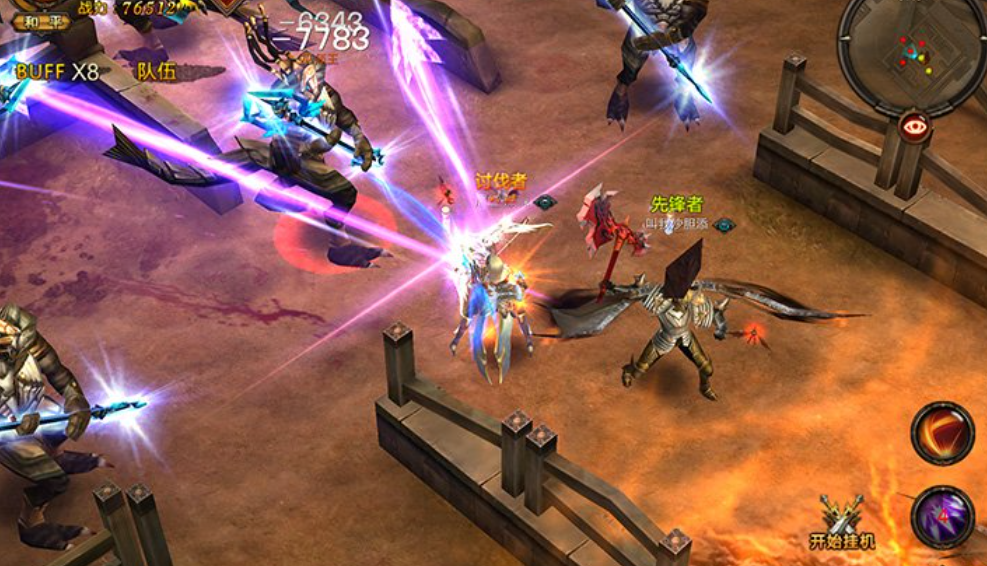This screenshot has height=566, width=987.
Task: Toggle the 和平 peace mode button
Action: pos(41,20)
